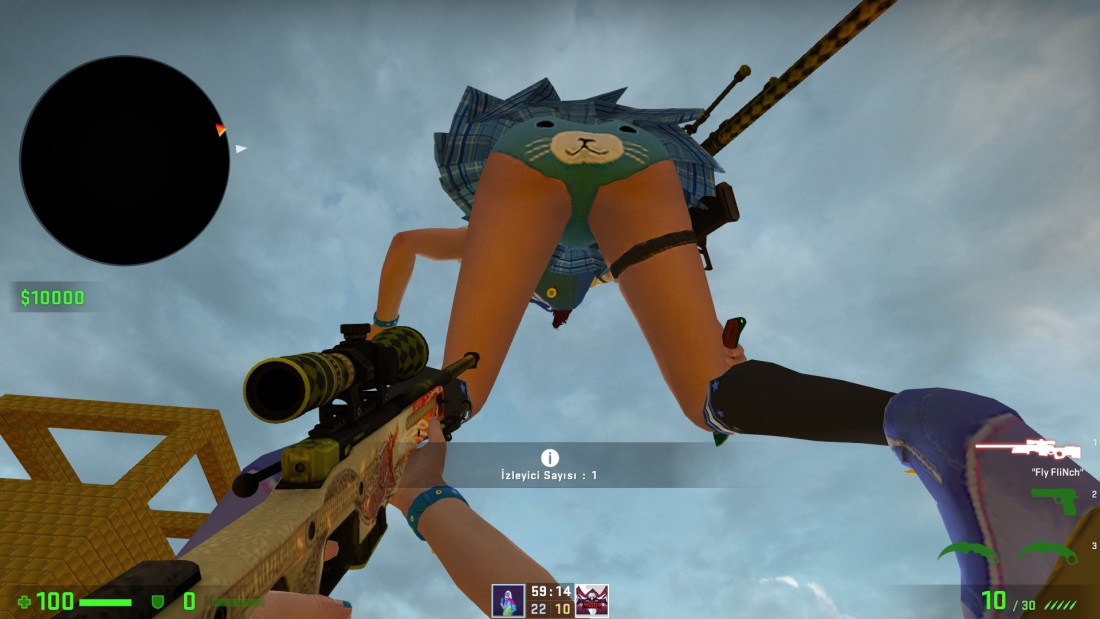The image size is (1100, 619).
Task: Click the info icon above İzleyici Sayısı
Action: tap(549, 458)
